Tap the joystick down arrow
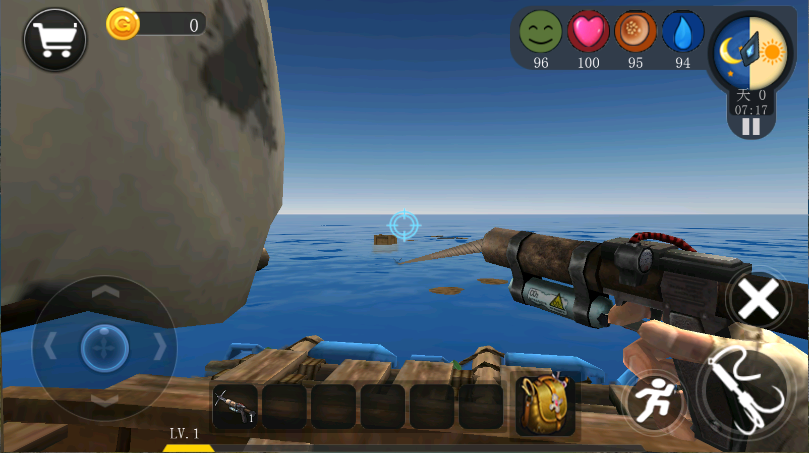Screen dimensions: 809x453 click(104, 399)
